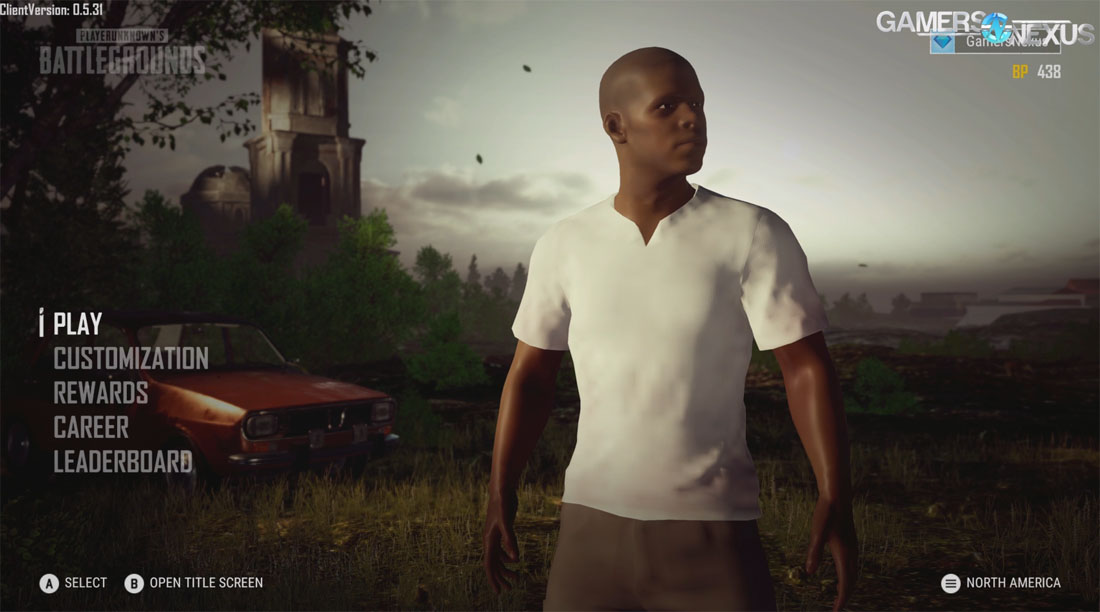Show the LEADERBOARD

pyautogui.click(x=122, y=461)
